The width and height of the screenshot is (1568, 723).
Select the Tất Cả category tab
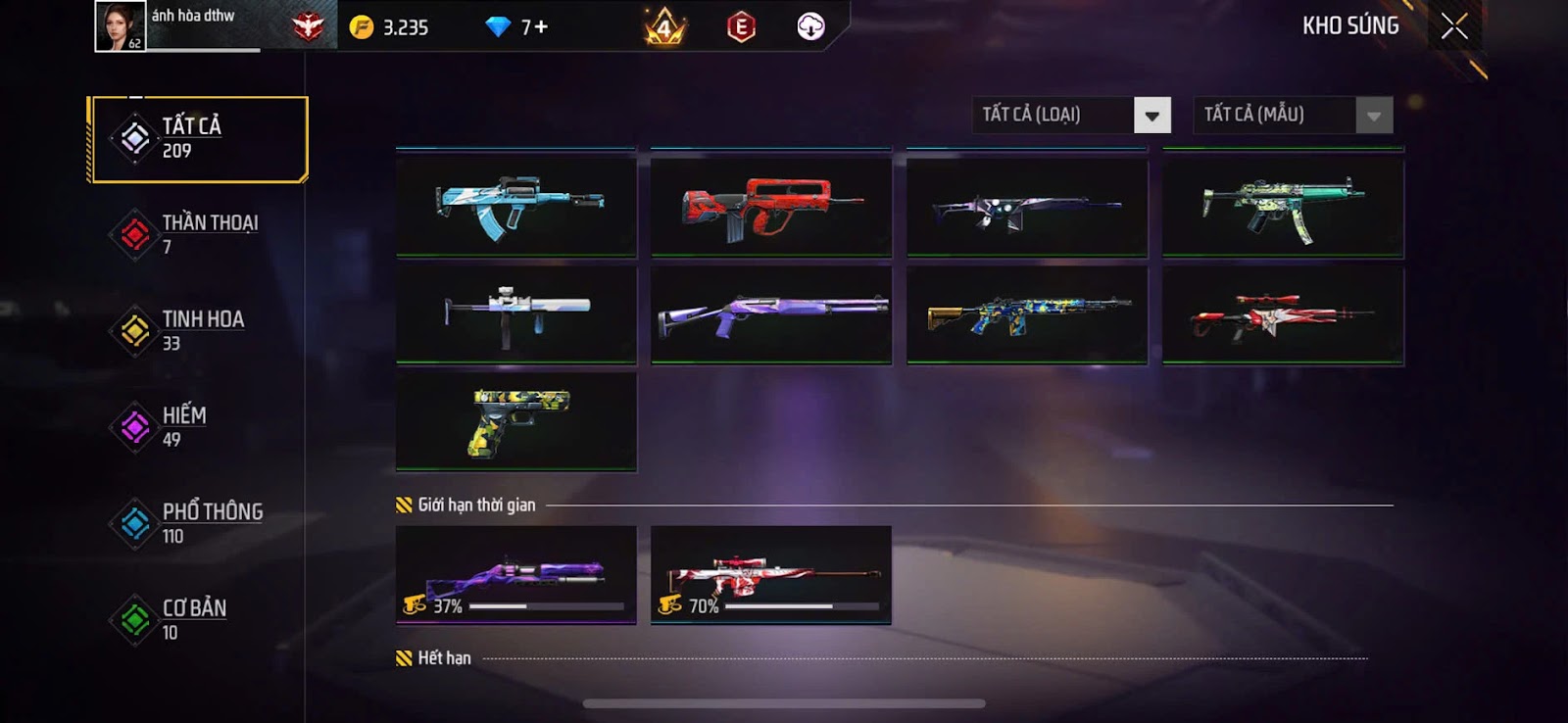click(199, 139)
